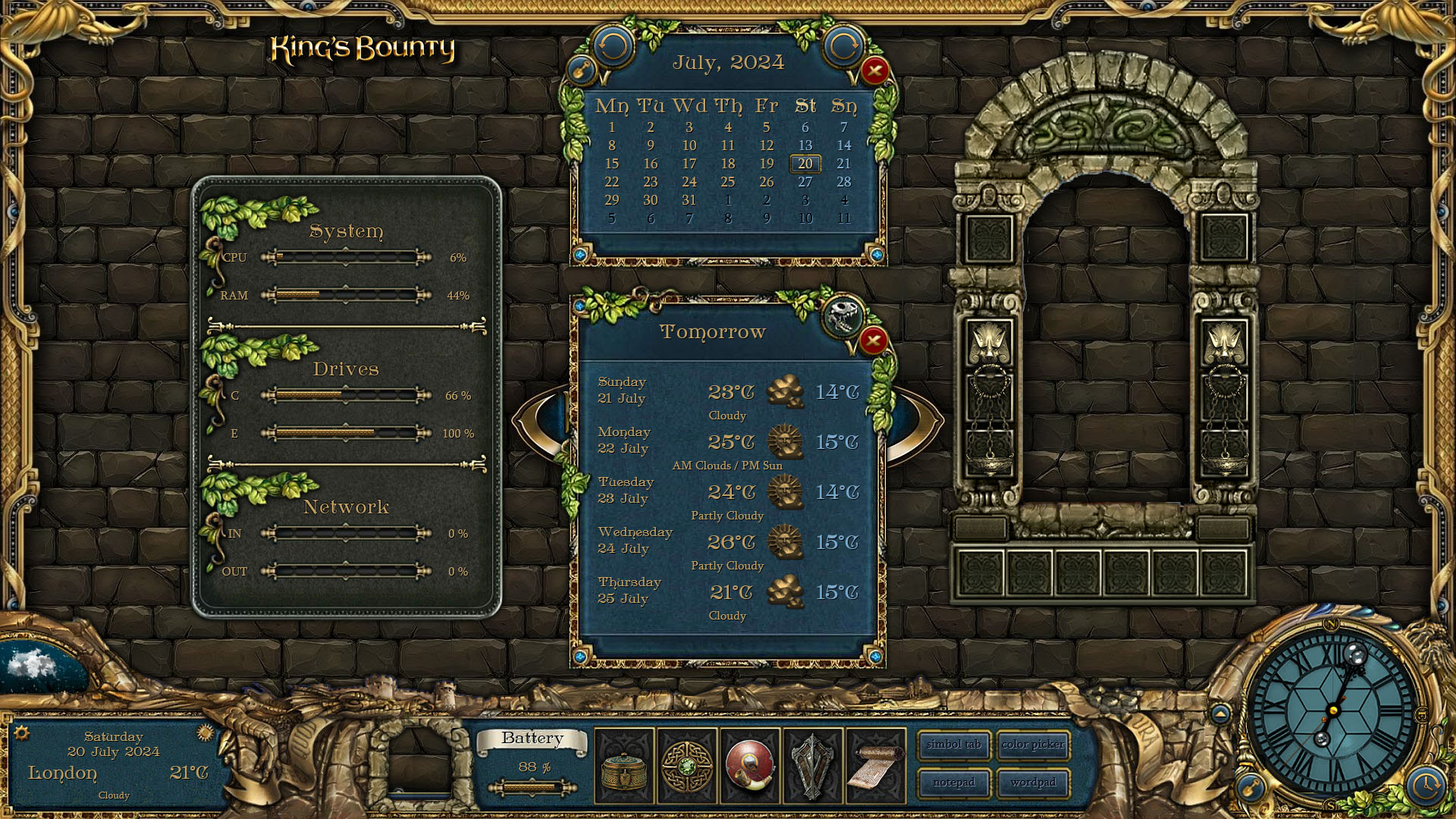
Task: Select the Celtic knot amulet slot
Action: point(687,766)
